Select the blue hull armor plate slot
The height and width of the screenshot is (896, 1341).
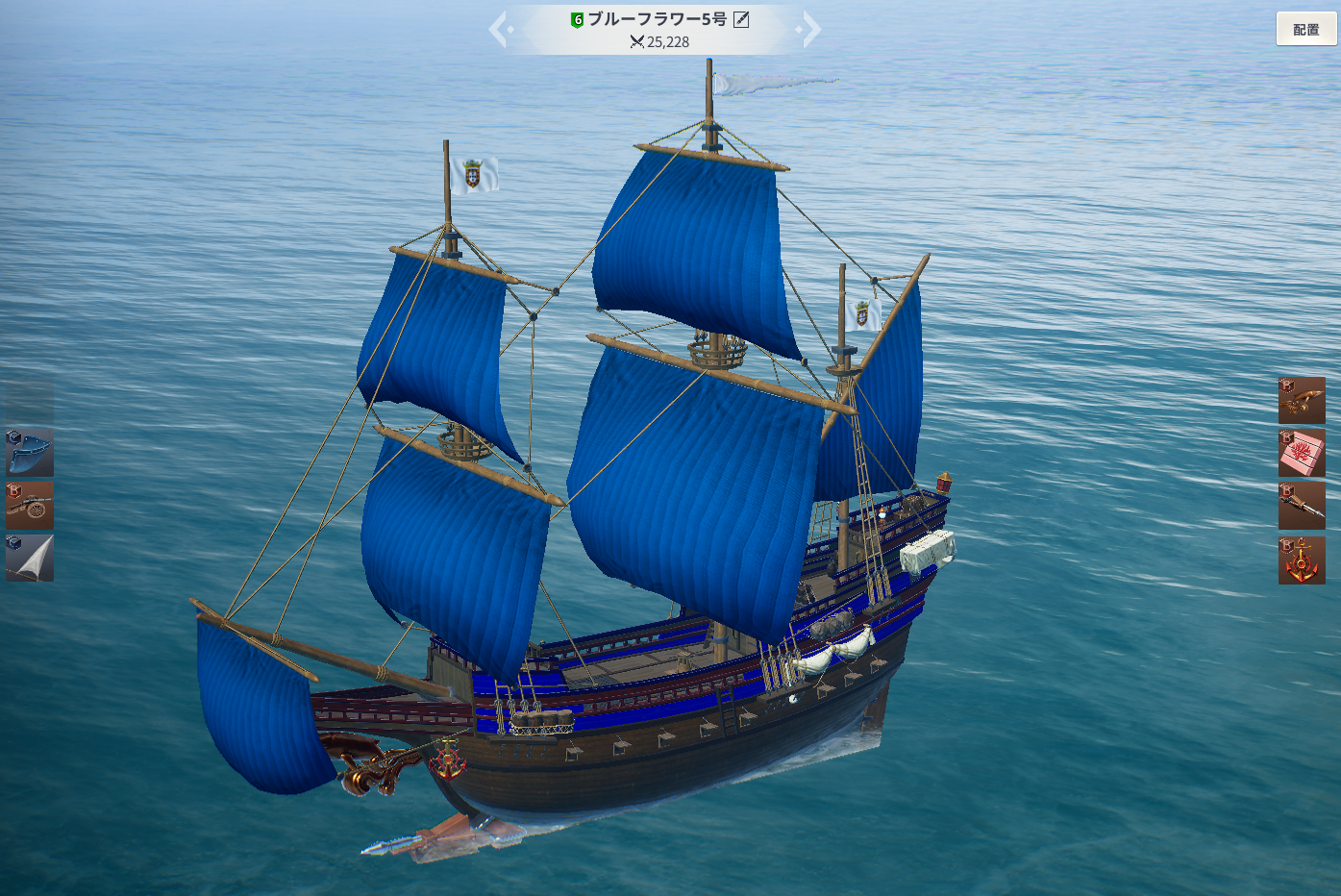(x=30, y=452)
